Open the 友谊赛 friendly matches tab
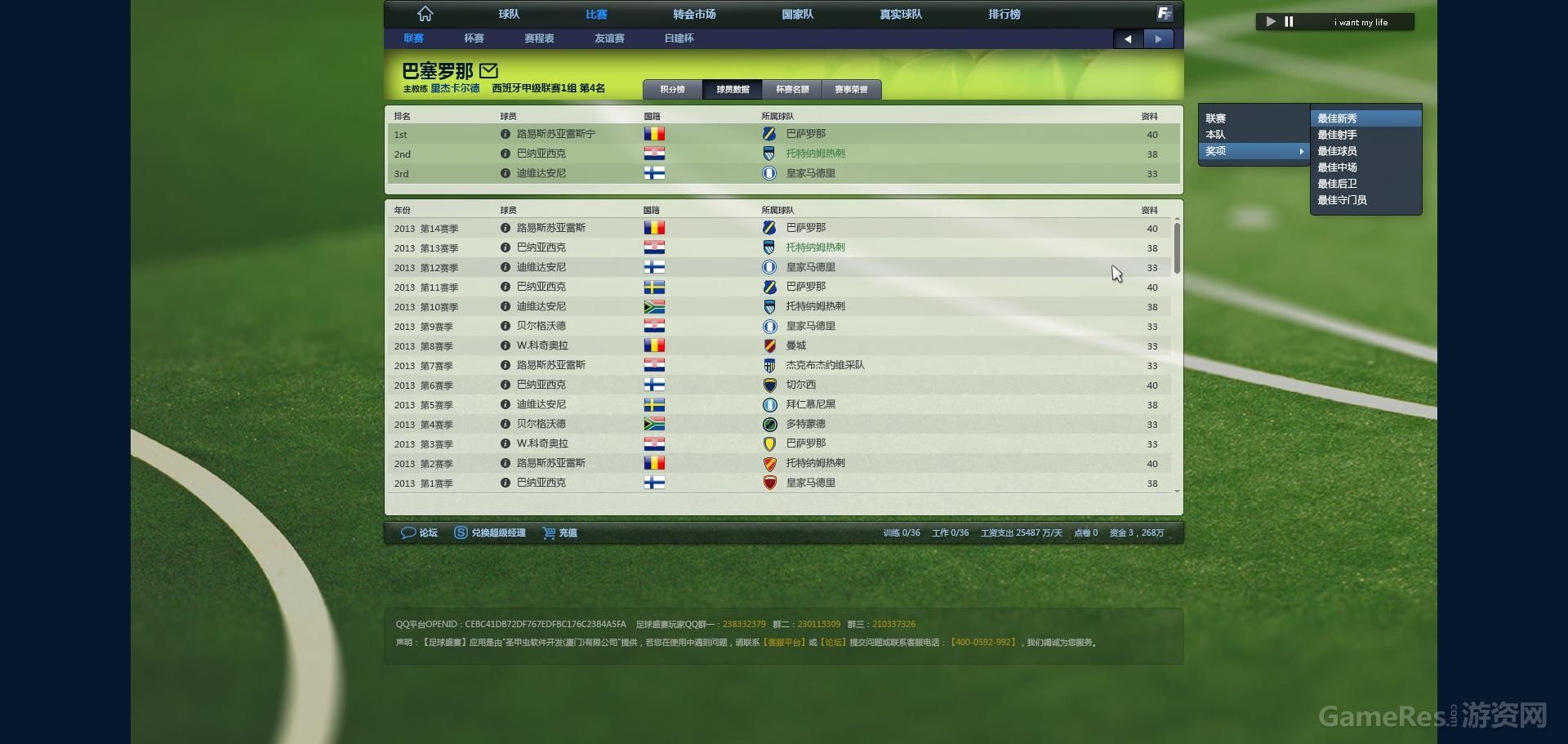The height and width of the screenshot is (744, 1568). coord(609,38)
